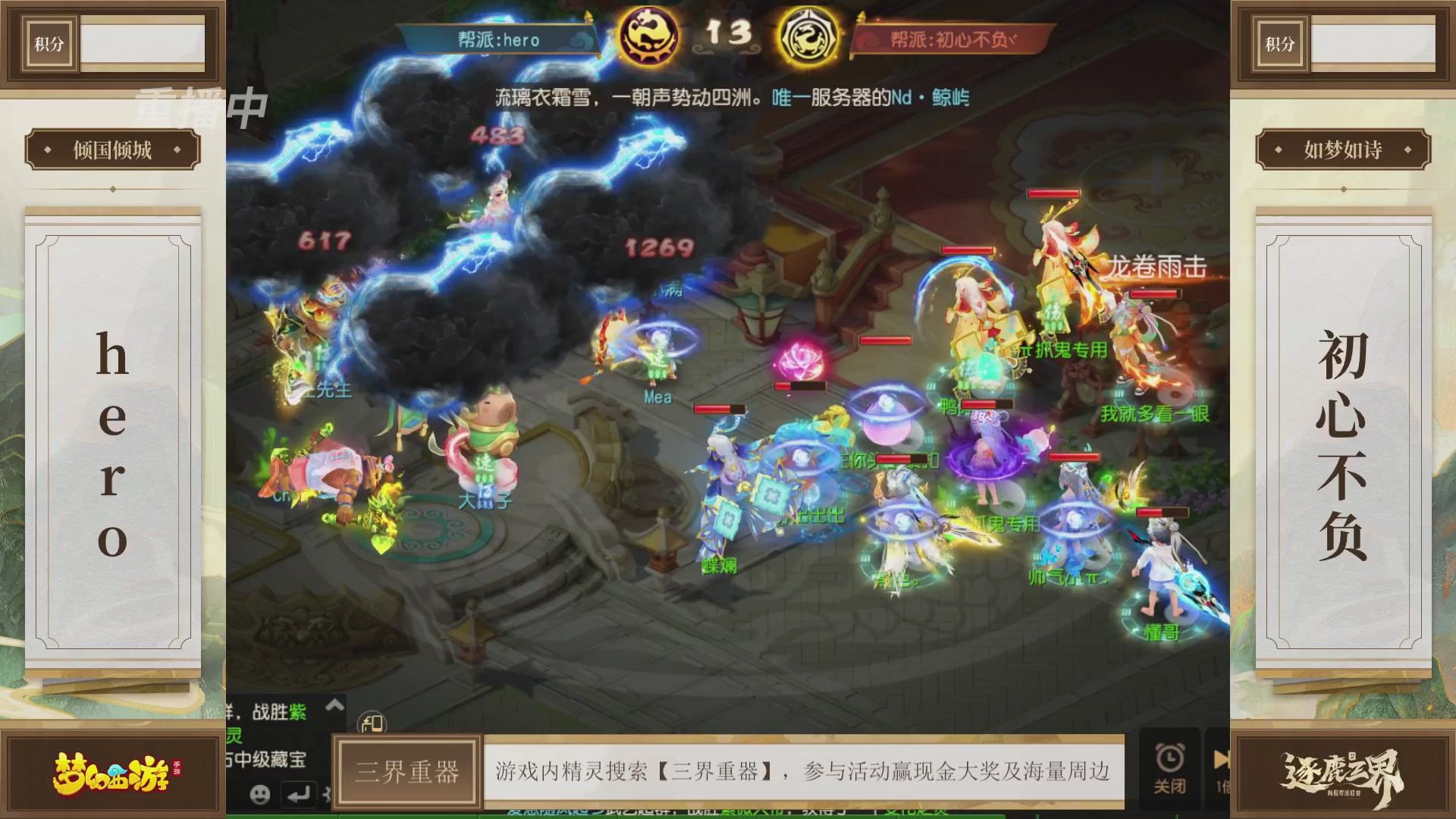Click the scrolling 三界重器 marquee announcement text

click(802, 770)
